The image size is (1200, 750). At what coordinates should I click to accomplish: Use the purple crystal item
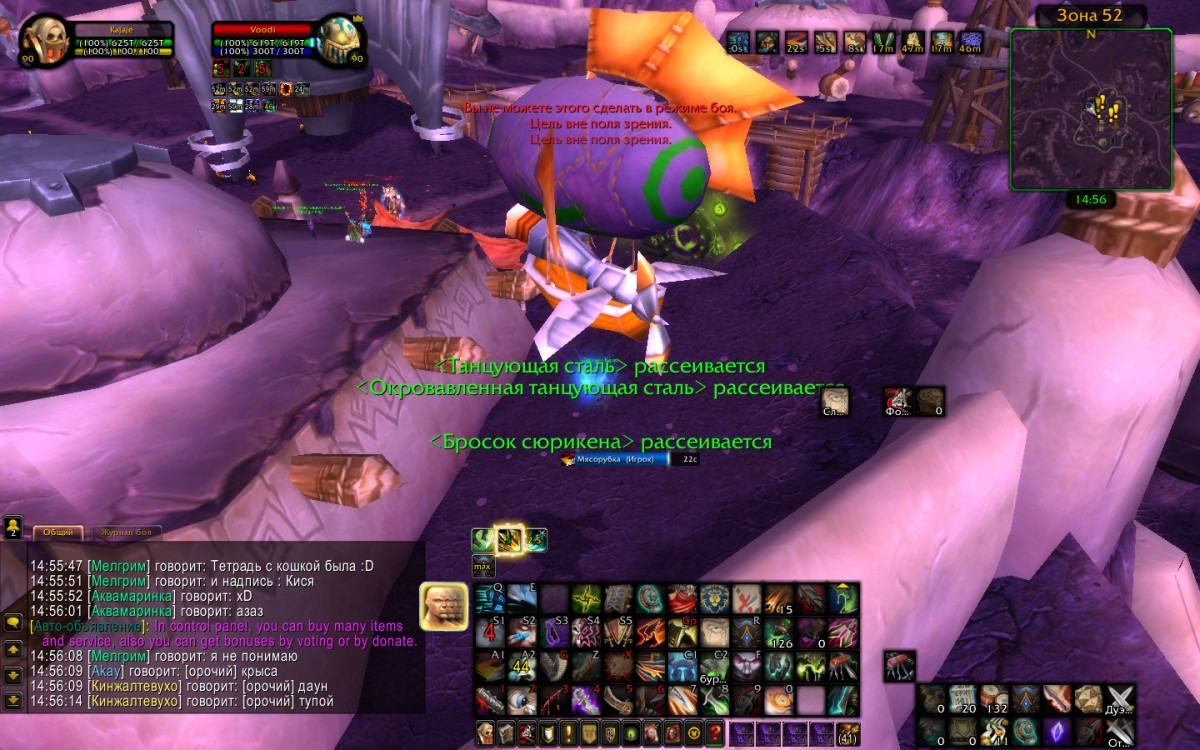pyautogui.click(x=1056, y=731)
